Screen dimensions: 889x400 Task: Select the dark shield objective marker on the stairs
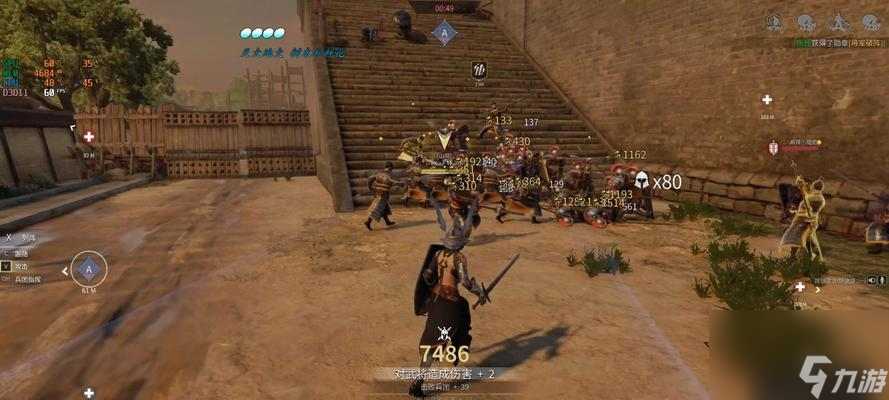pyautogui.click(x=479, y=70)
